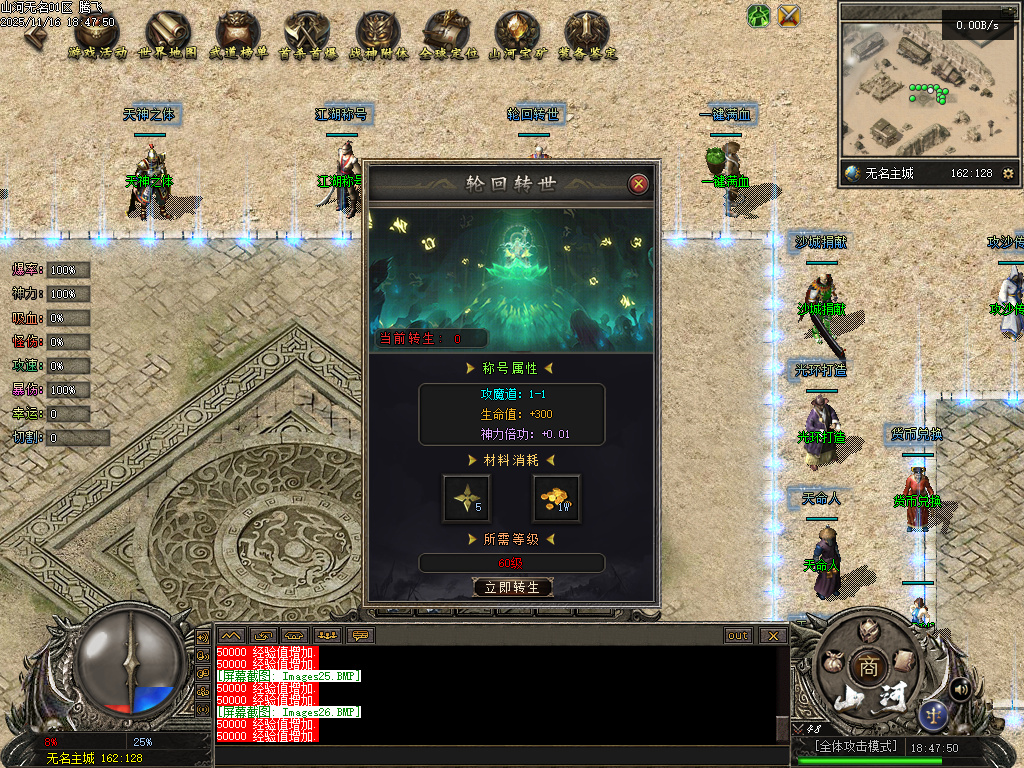Collapse the top menu with the left arrow
Viewport: 1024px width, 768px height.
click(36, 34)
